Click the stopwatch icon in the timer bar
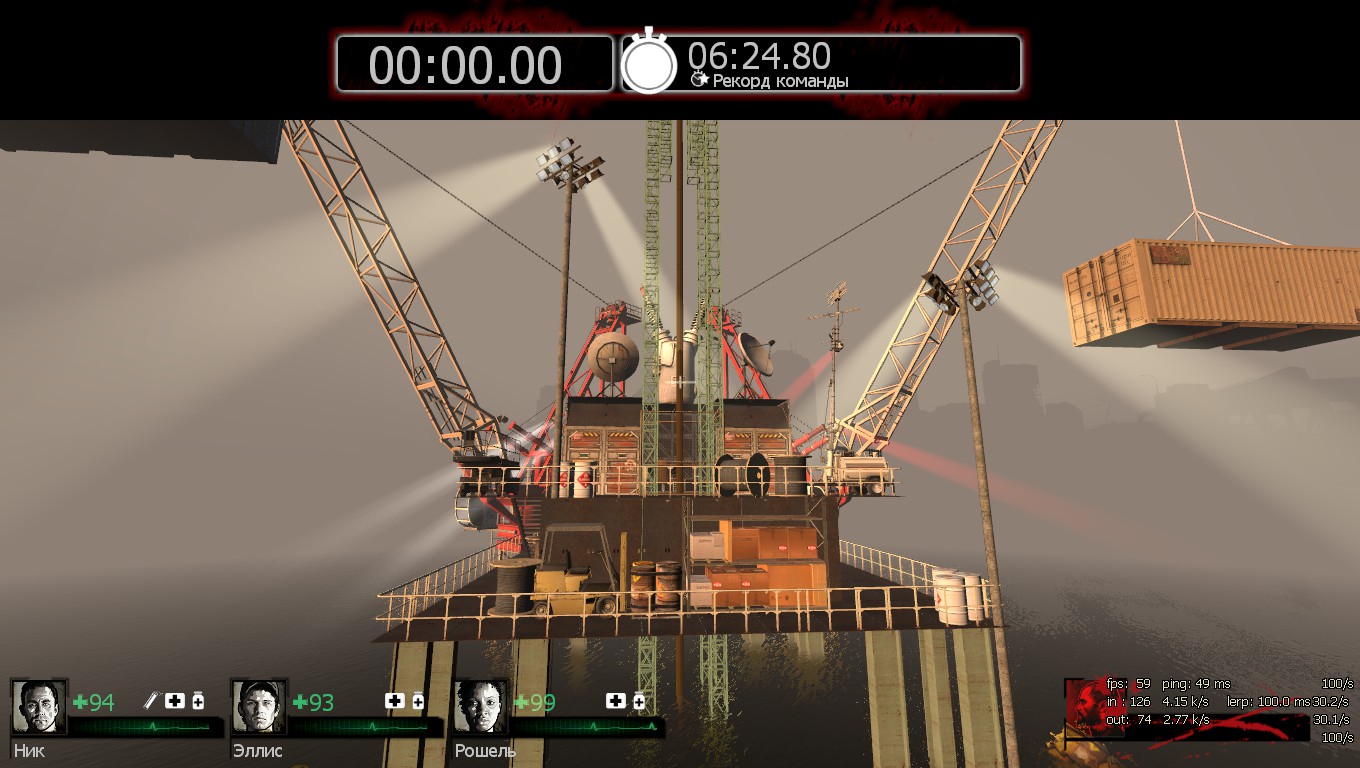 650,63
